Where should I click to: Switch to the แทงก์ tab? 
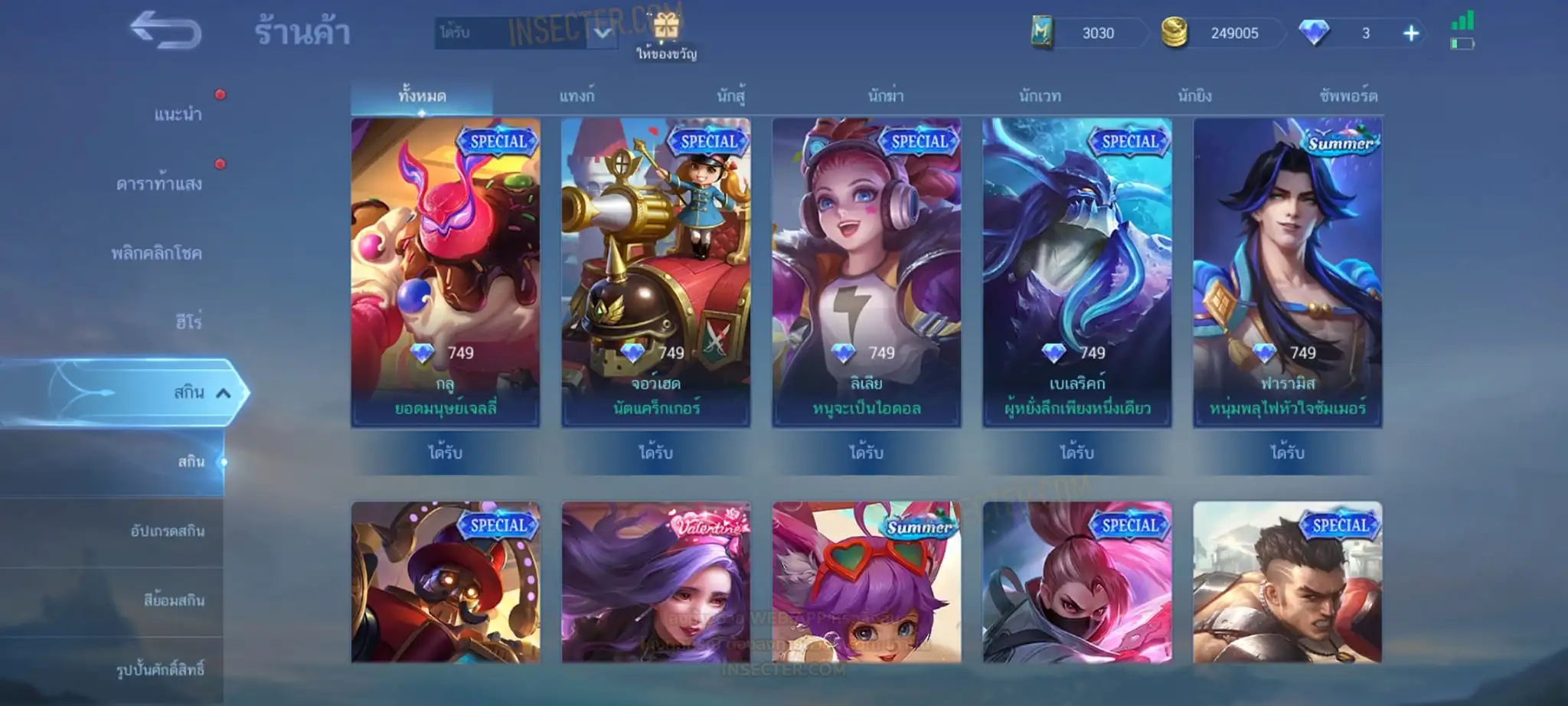(577, 96)
